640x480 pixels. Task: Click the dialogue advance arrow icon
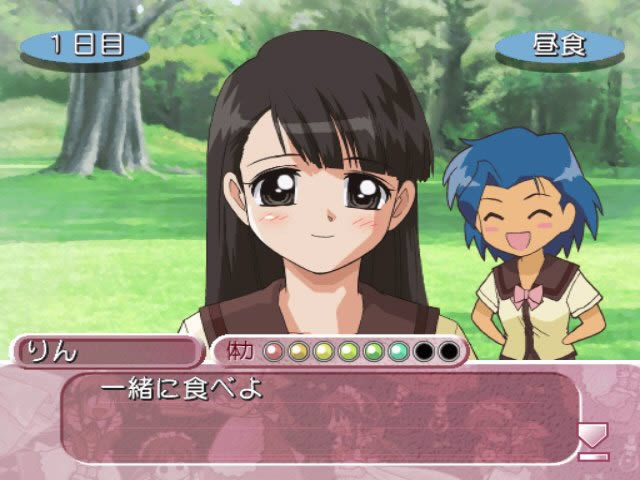click(x=593, y=440)
